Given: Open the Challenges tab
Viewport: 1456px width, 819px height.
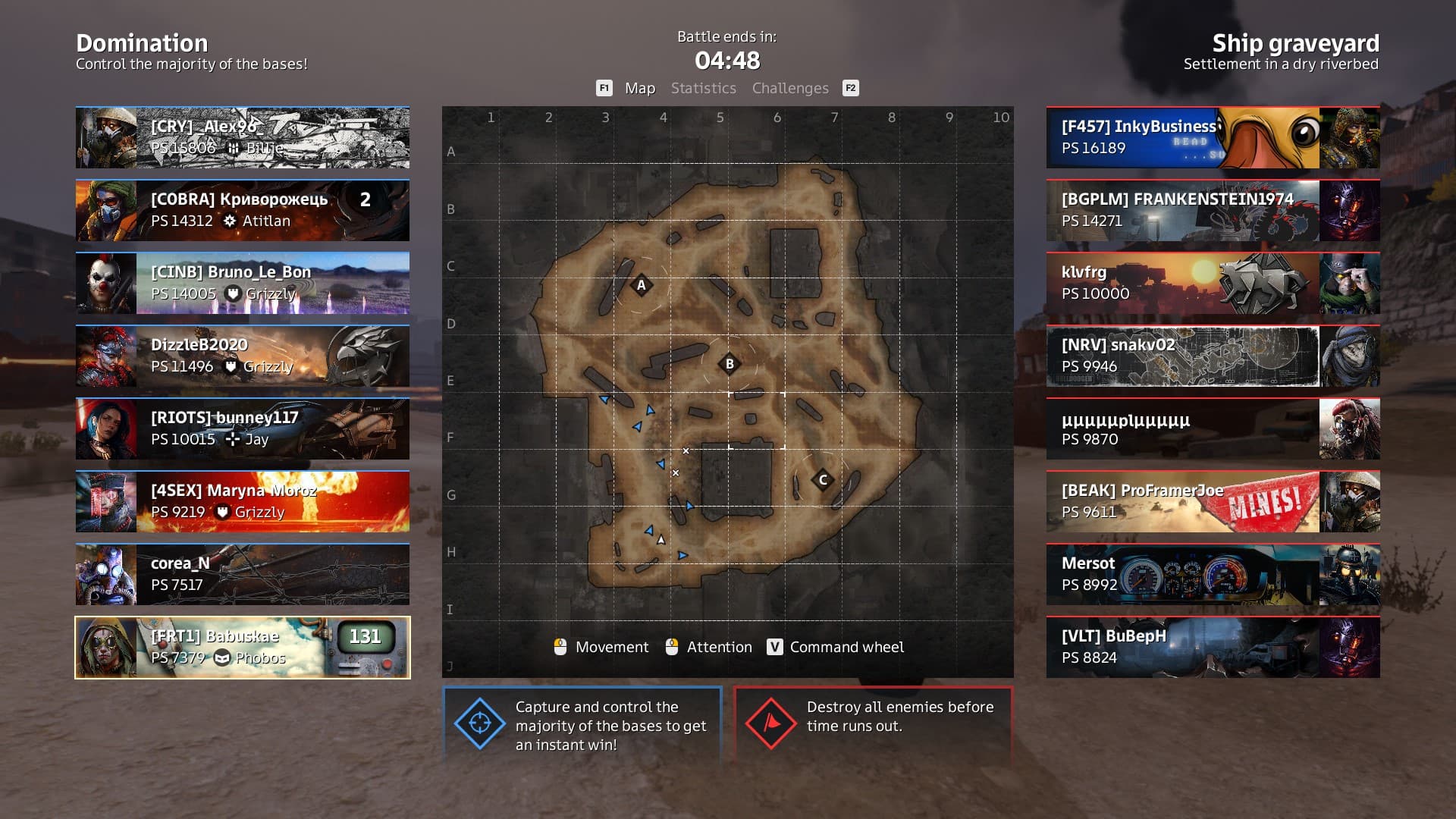Looking at the screenshot, I should click(790, 88).
